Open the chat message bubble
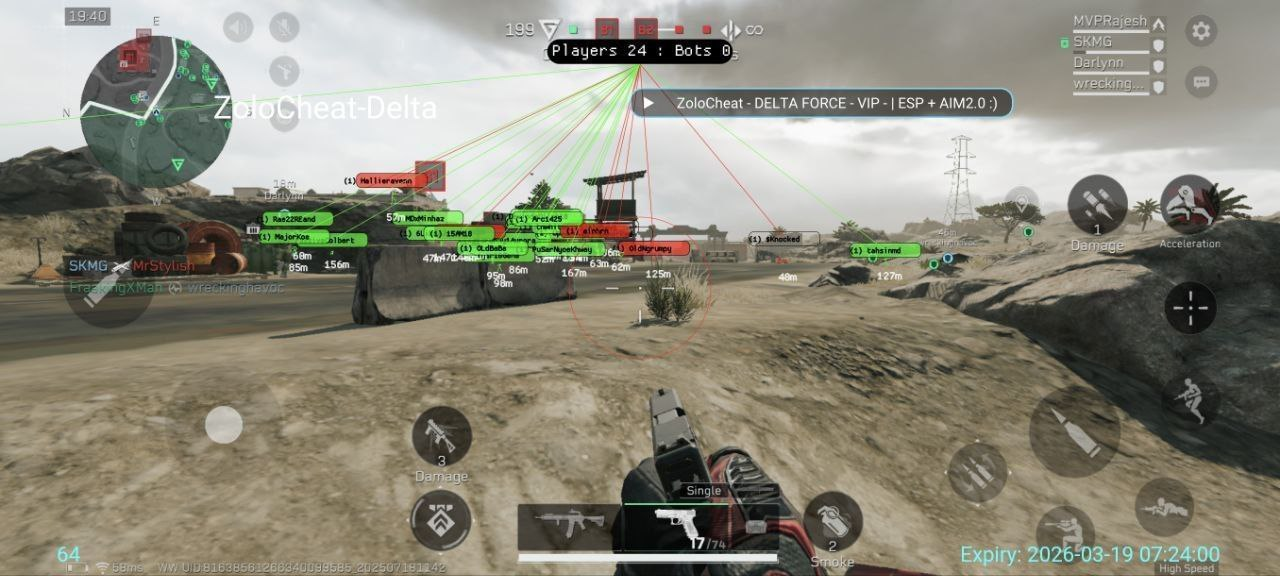The image size is (1280, 576). tap(1201, 81)
